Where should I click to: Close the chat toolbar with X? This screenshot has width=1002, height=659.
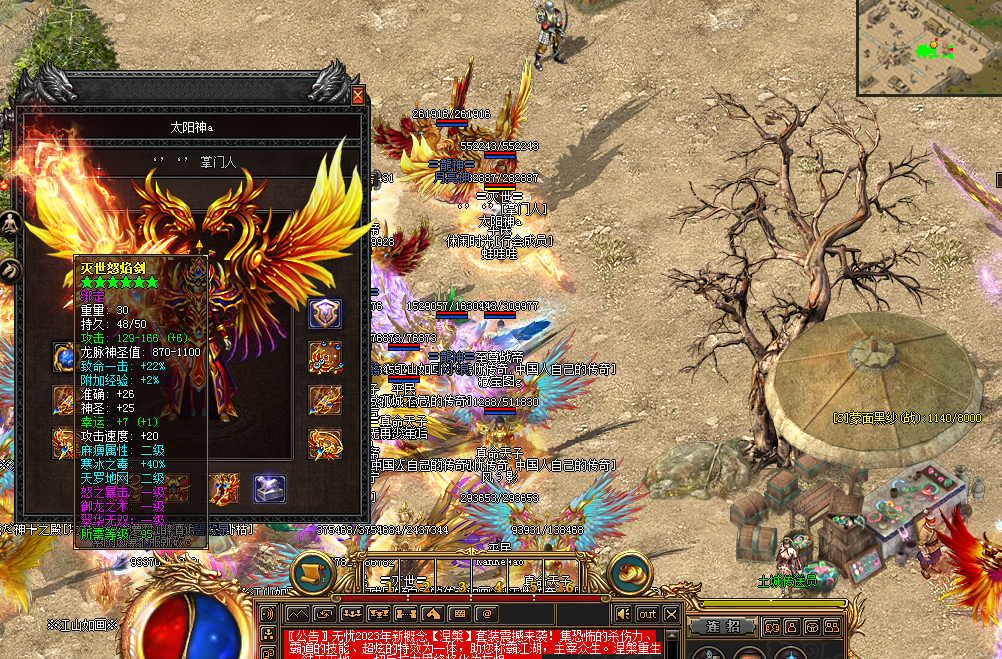(671, 613)
